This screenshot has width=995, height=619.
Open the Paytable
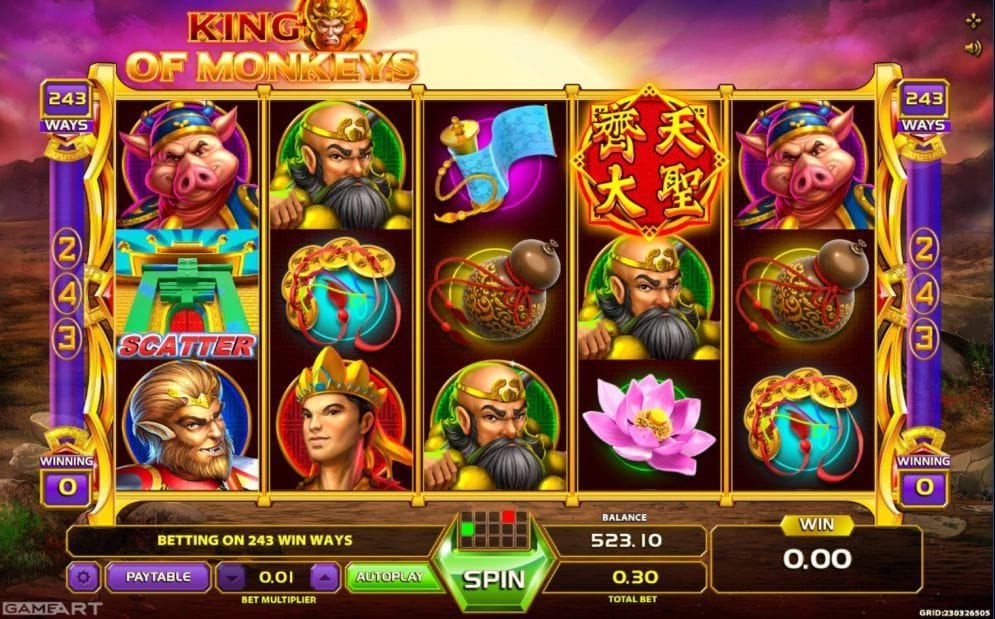157,576
